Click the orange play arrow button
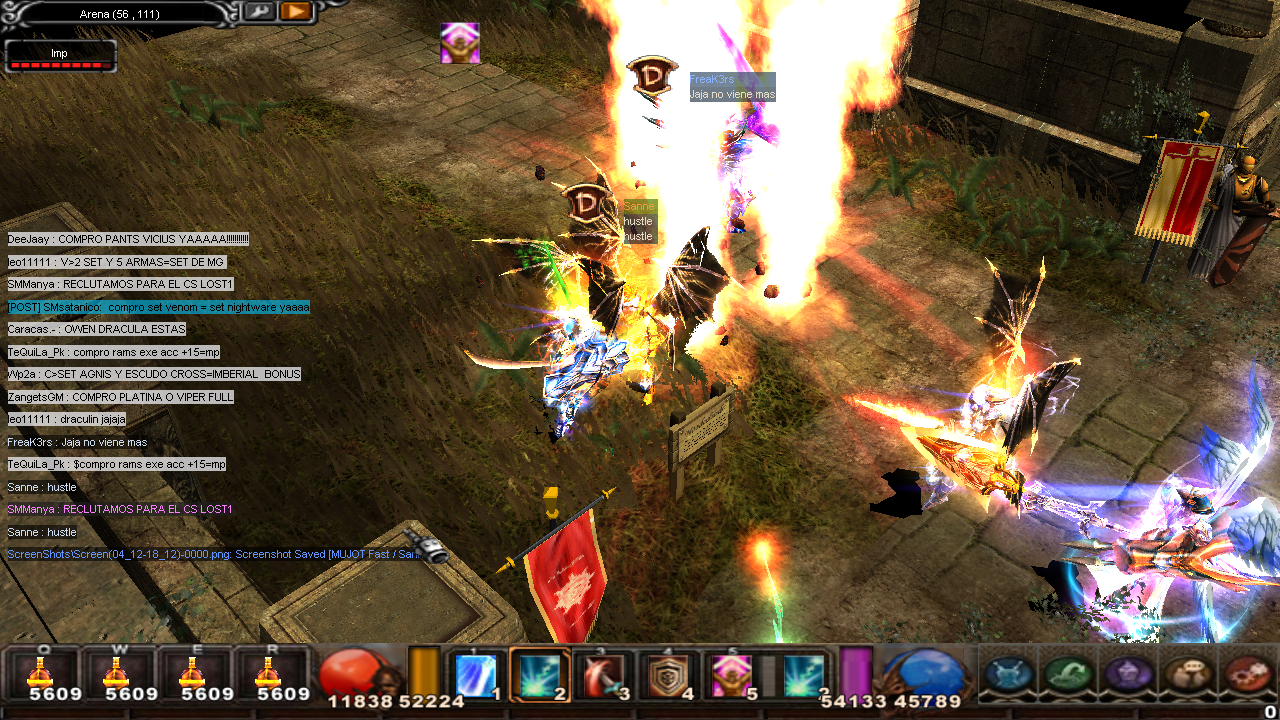 coord(295,12)
